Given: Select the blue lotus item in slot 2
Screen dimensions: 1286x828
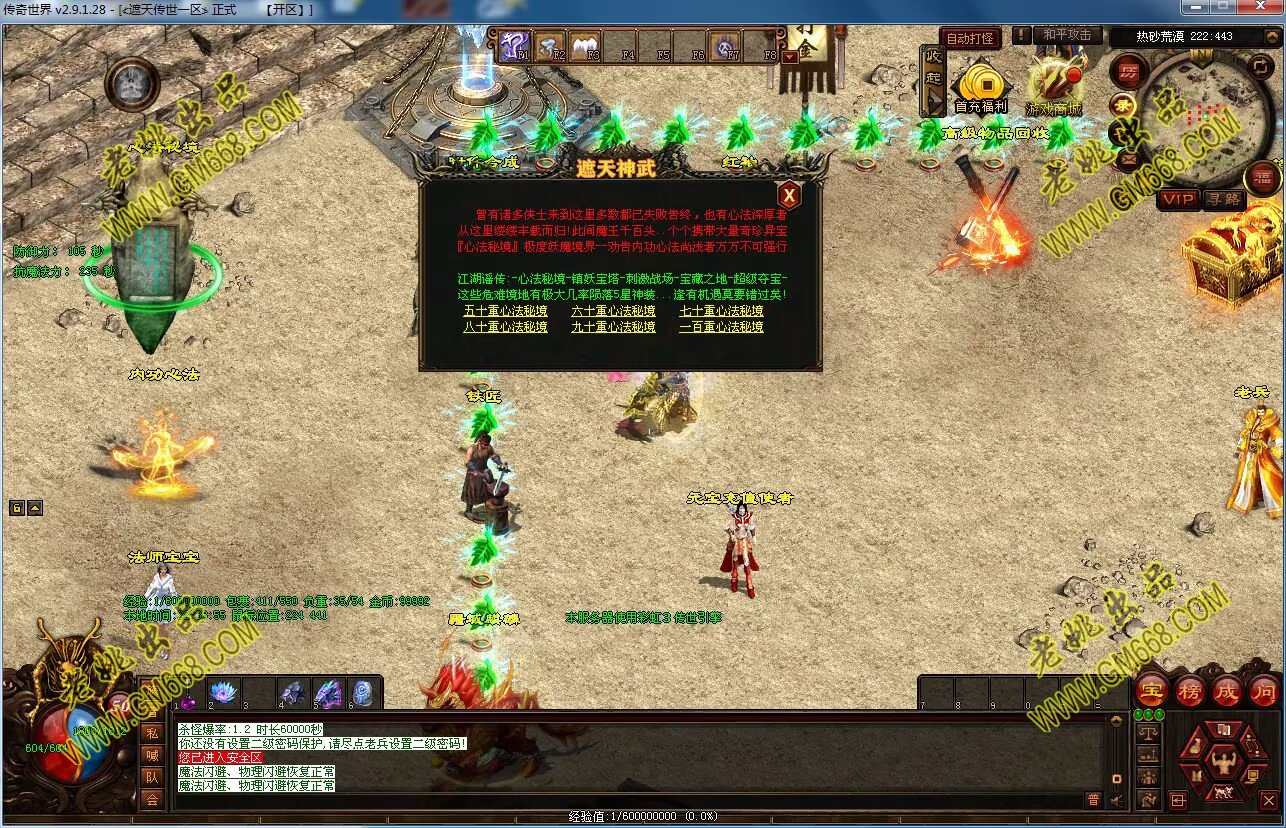Looking at the screenshot, I should [222, 693].
